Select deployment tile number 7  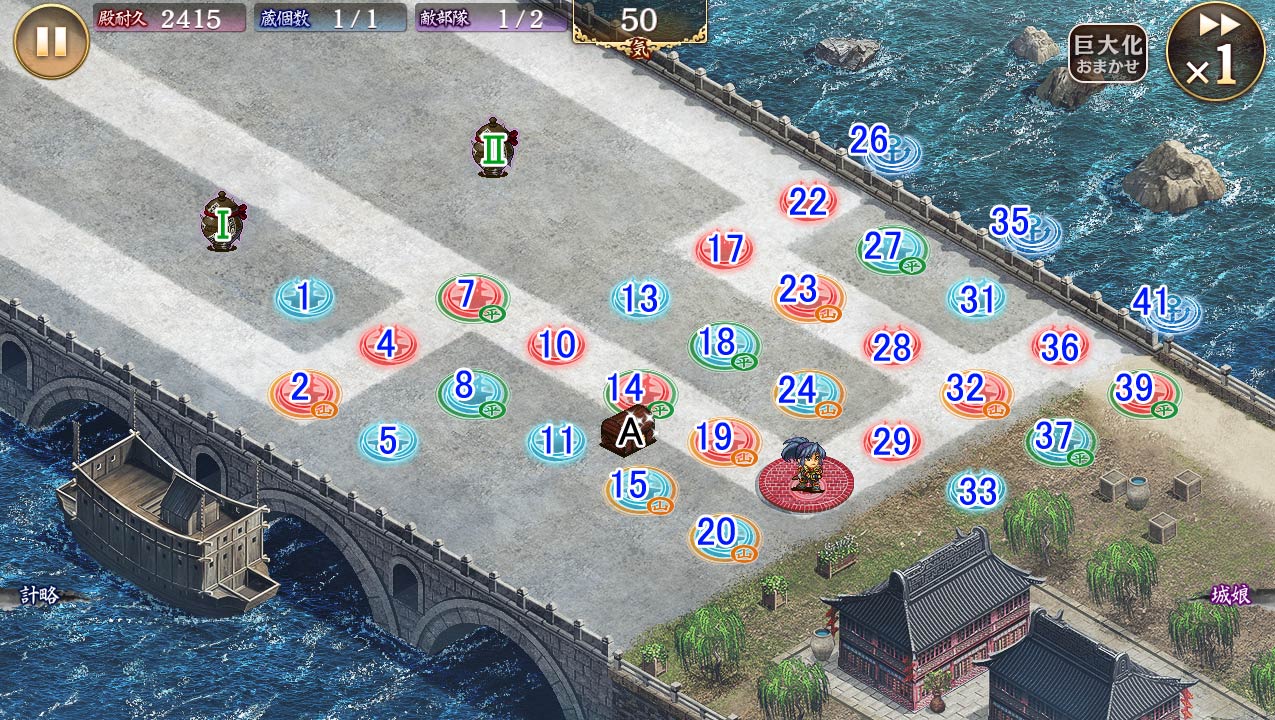[x=470, y=296]
